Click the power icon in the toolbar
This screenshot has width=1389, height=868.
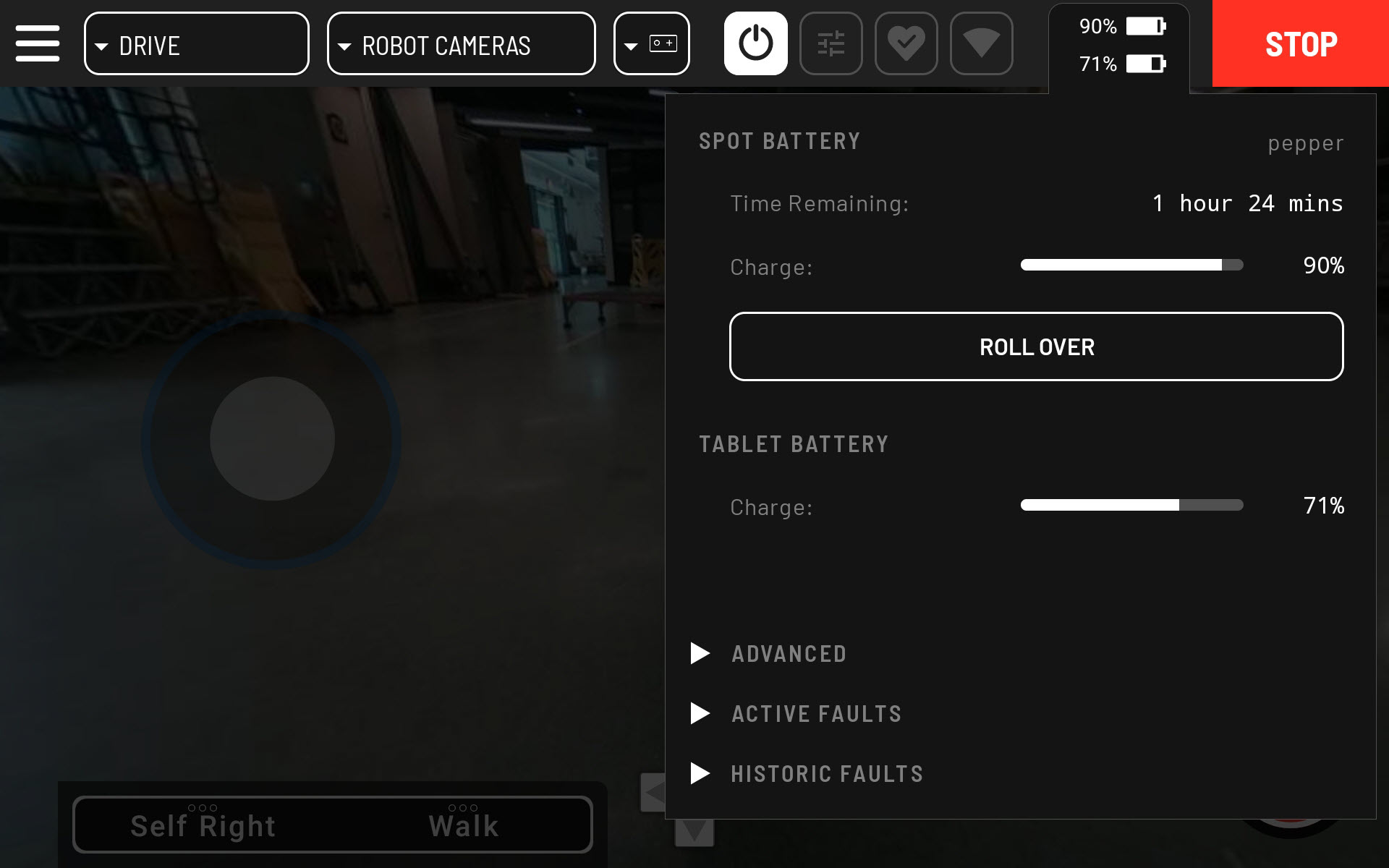click(x=755, y=43)
